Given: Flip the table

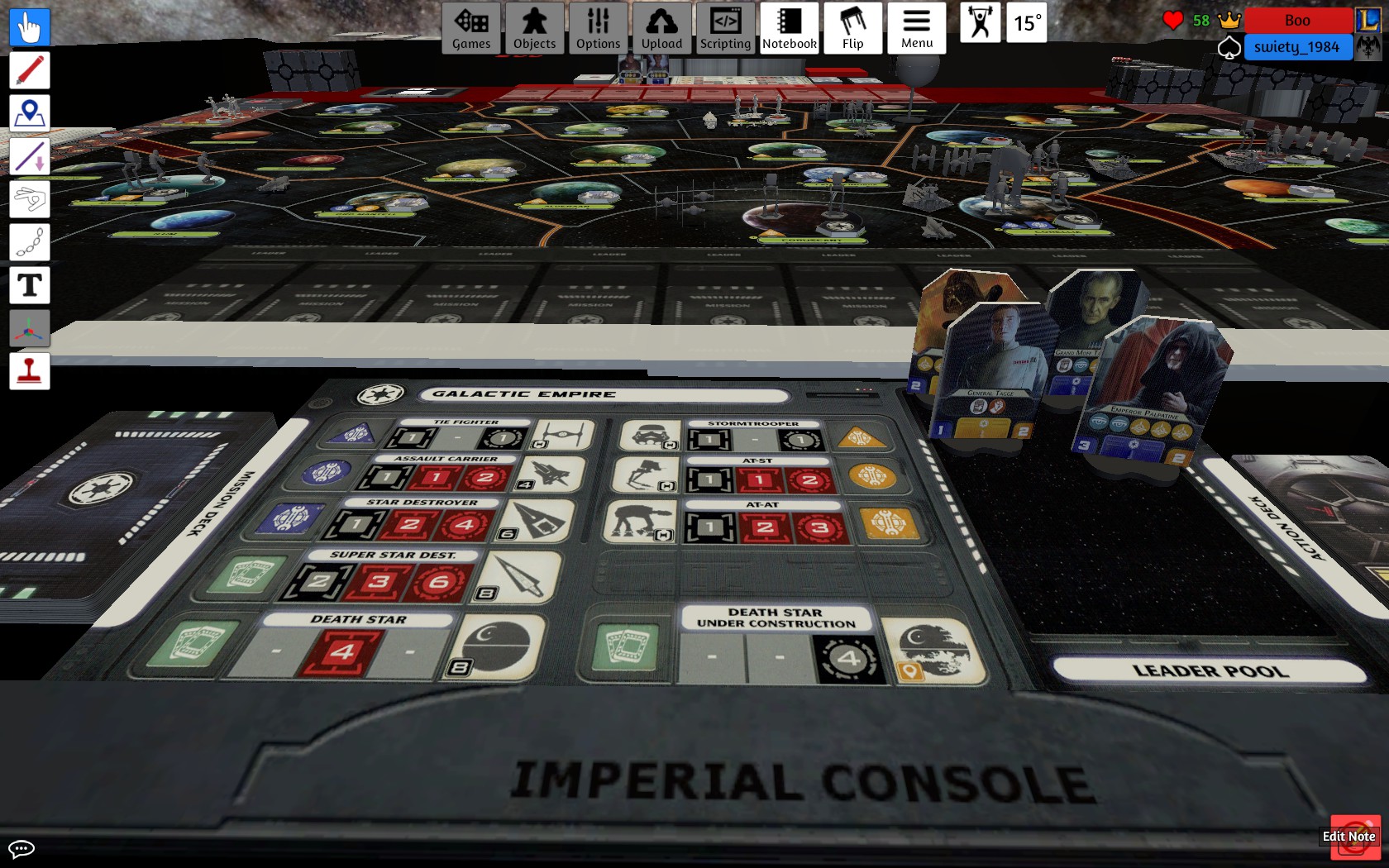Looking at the screenshot, I should 852,28.
